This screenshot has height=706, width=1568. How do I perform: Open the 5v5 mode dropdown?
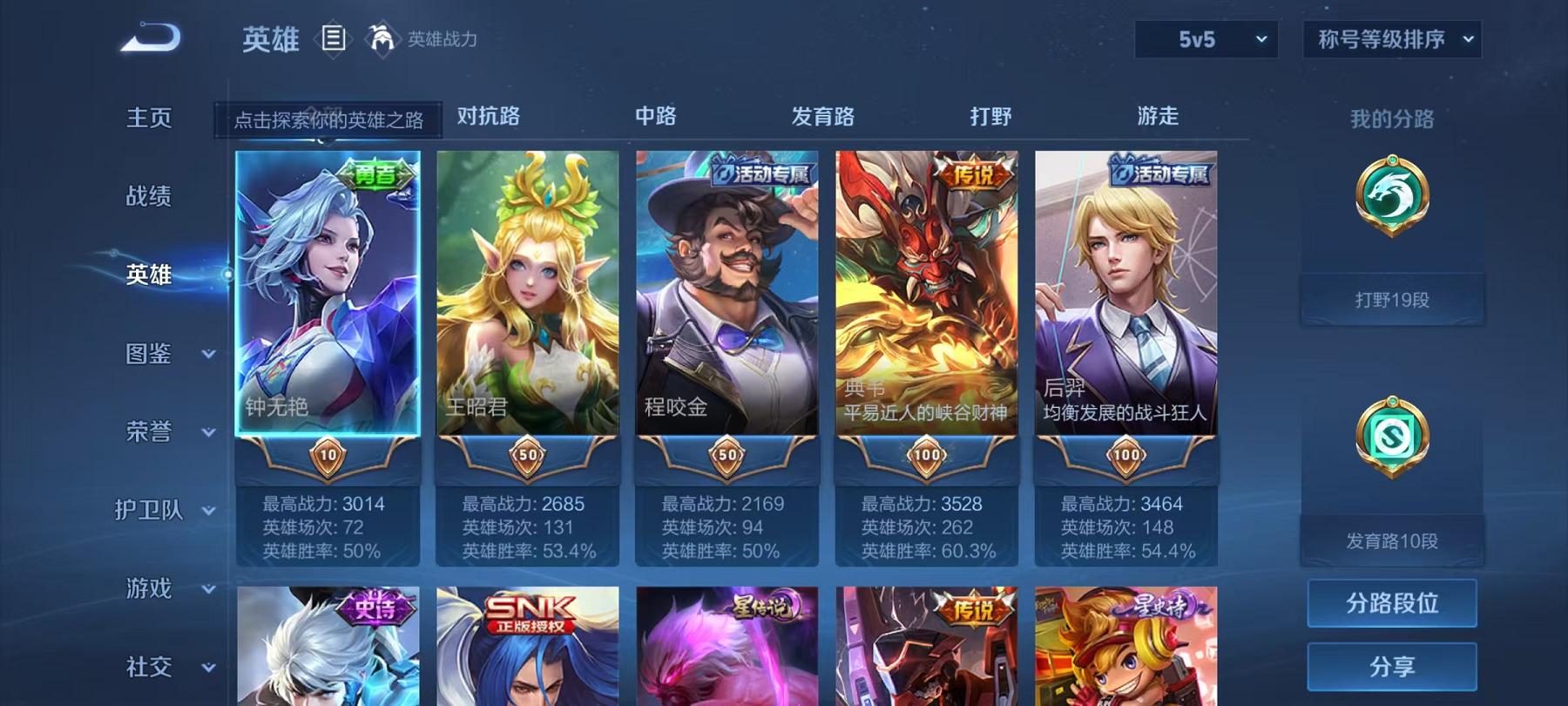[x=1206, y=39]
